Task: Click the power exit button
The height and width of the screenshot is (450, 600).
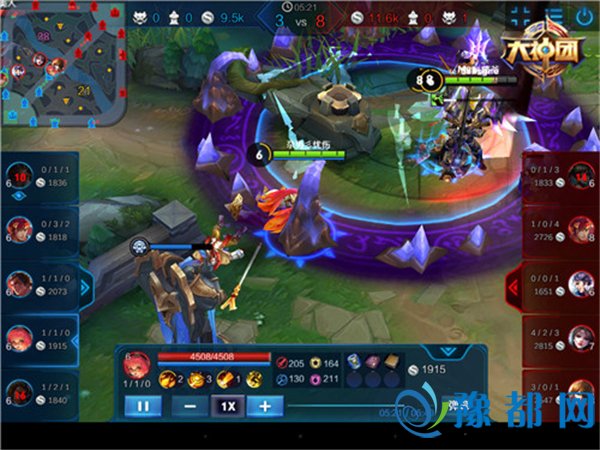Action: tap(583, 16)
